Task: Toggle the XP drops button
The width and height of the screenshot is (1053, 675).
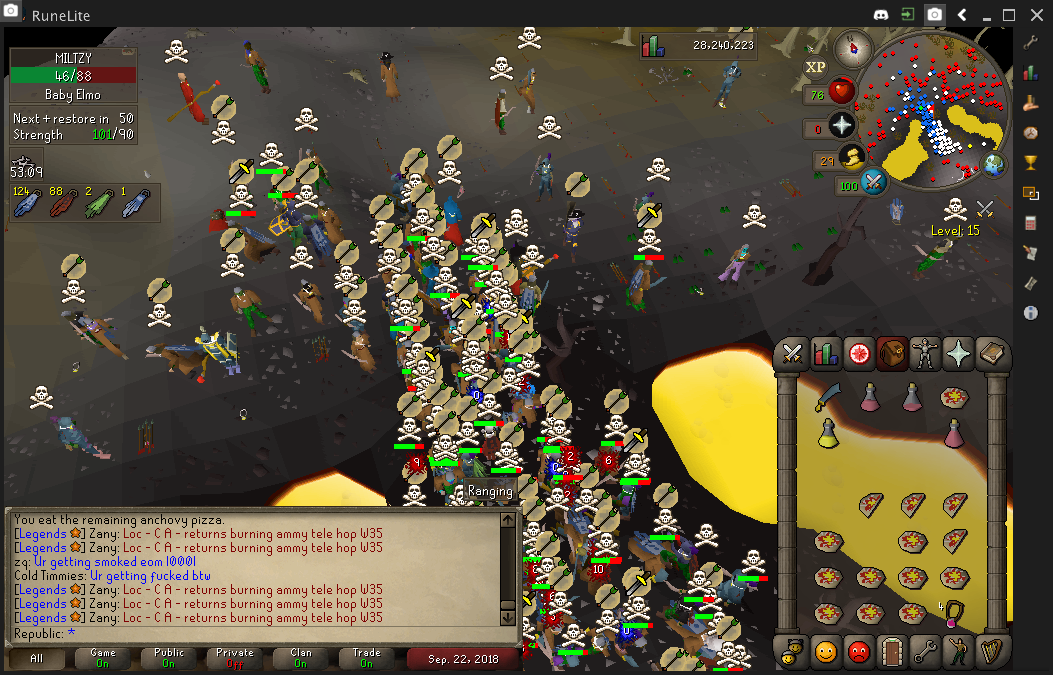Action: [x=815, y=66]
